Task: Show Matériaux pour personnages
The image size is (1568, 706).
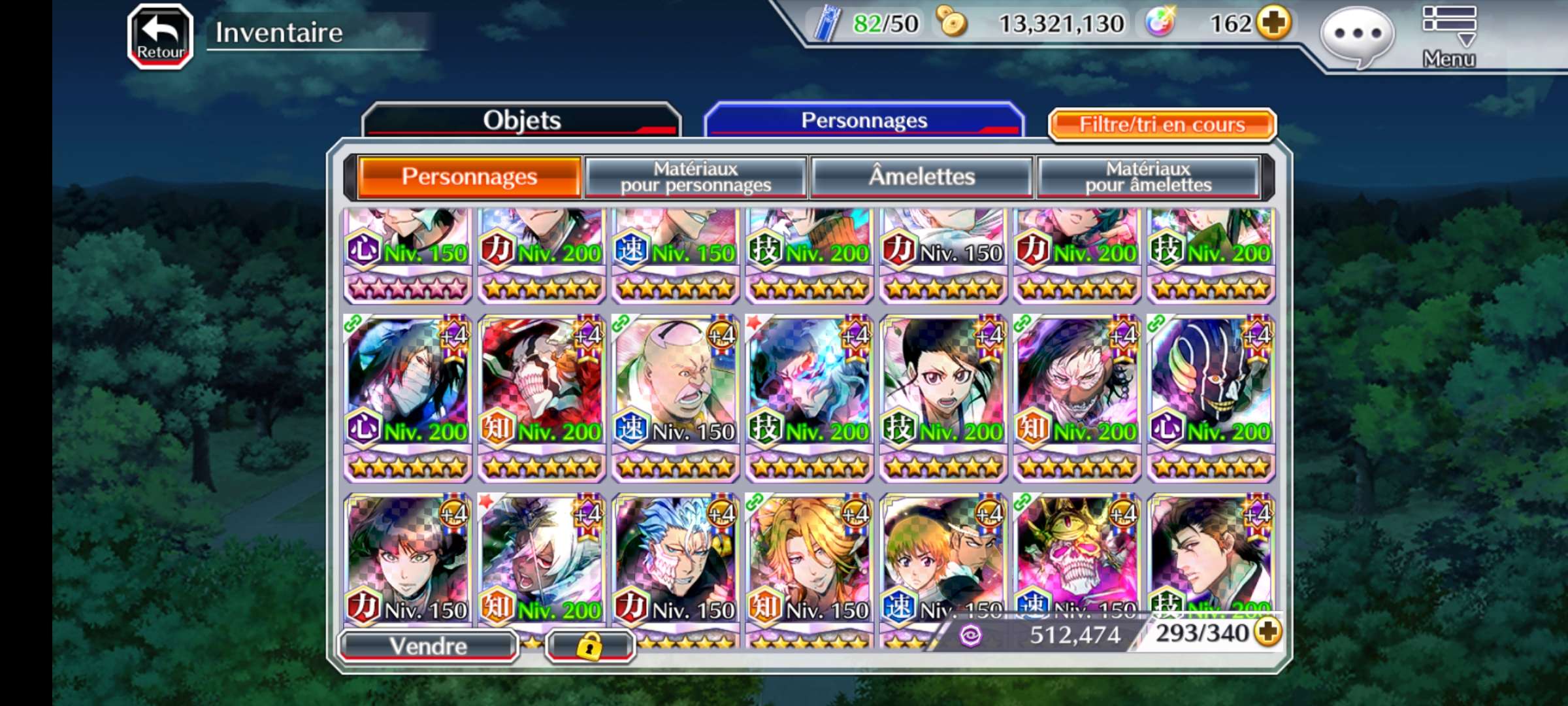Action: tap(696, 176)
